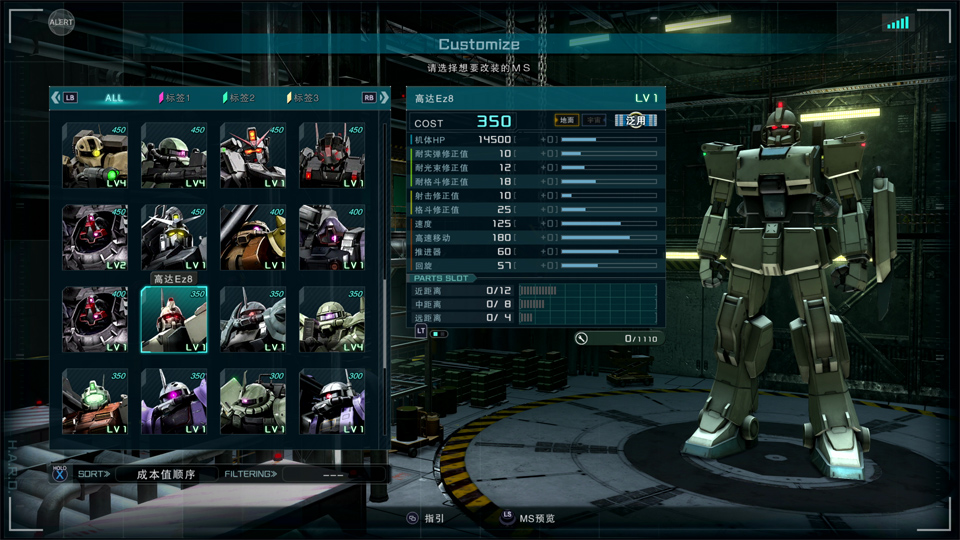This screenshot has height=540, width=960.
Task: Choose the tan desert suit at cost 450
Action: click(x=95, y=156)
